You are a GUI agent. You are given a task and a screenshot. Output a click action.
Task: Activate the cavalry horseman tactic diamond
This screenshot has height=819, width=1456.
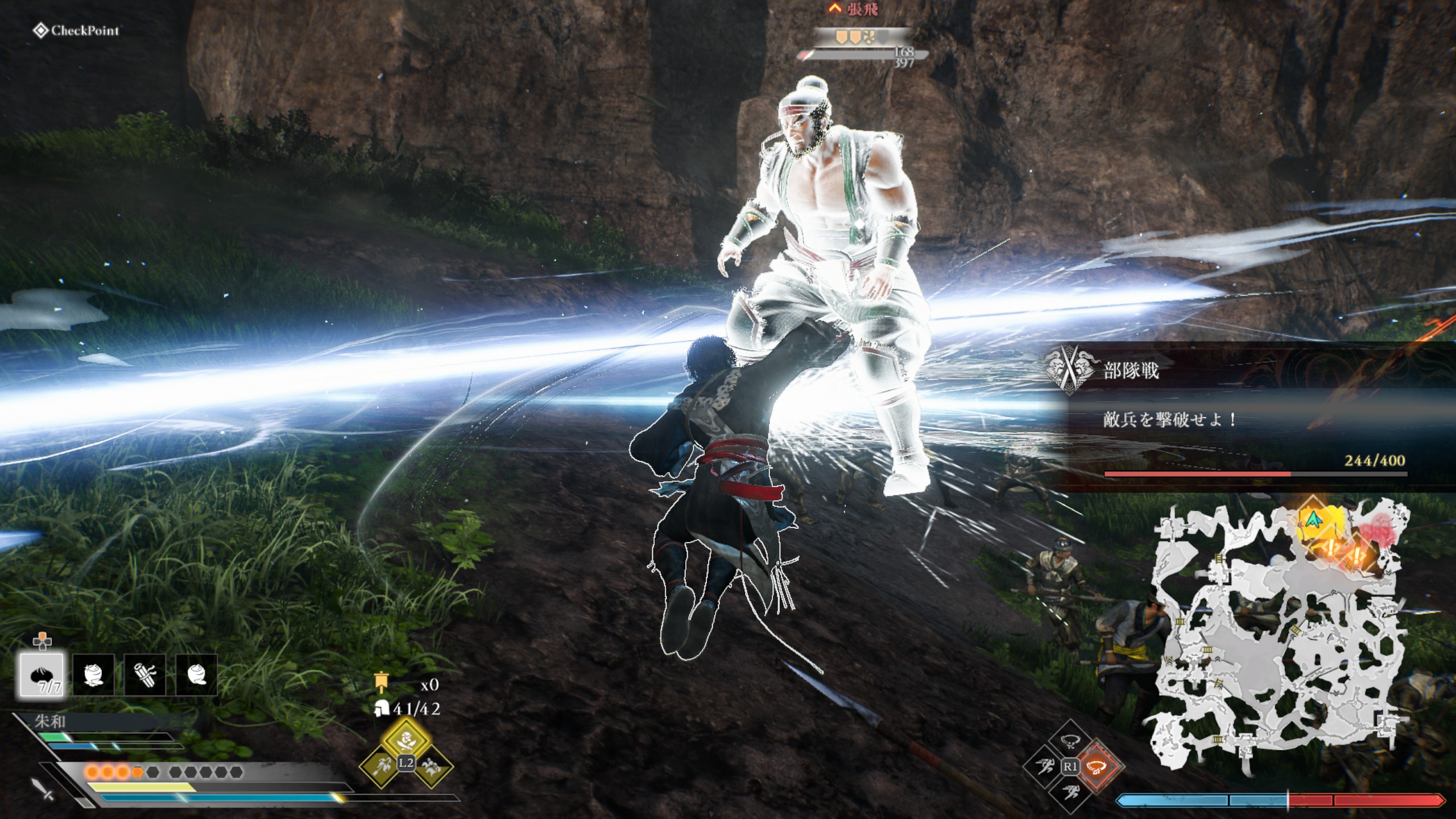pyautogui.click(x=431, y=766)
